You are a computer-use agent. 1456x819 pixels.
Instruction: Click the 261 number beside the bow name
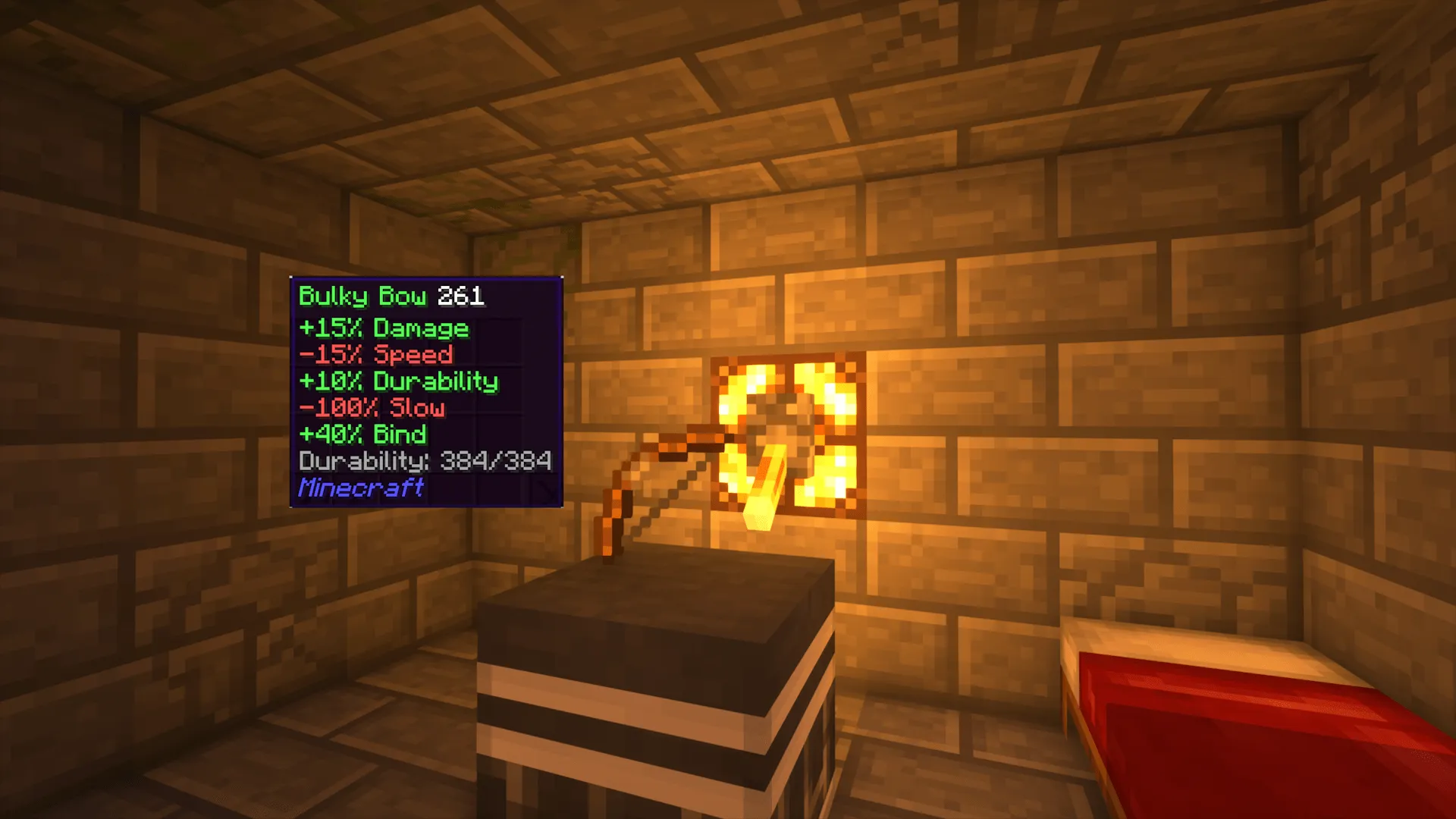461,297
